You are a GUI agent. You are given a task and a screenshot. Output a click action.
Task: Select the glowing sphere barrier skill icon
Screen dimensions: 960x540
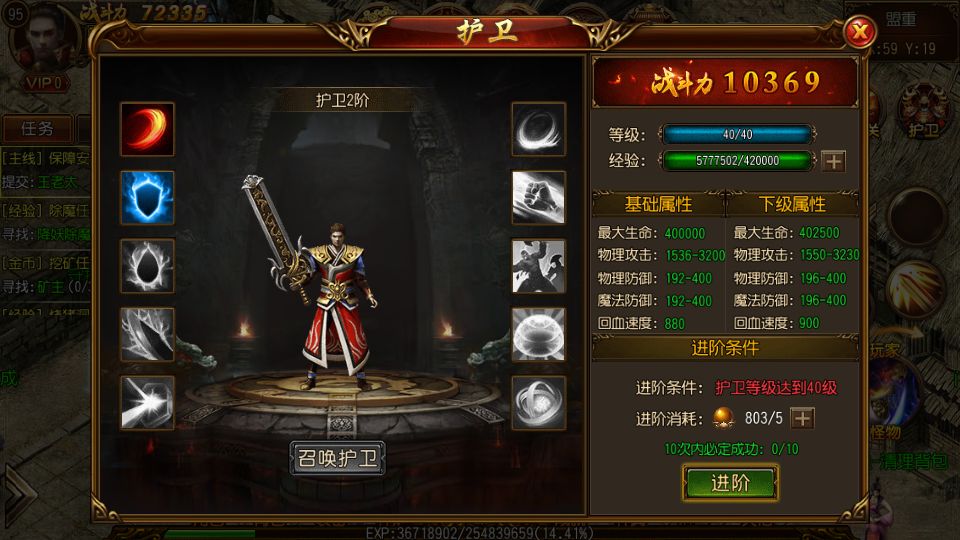[x=539, y=334]
